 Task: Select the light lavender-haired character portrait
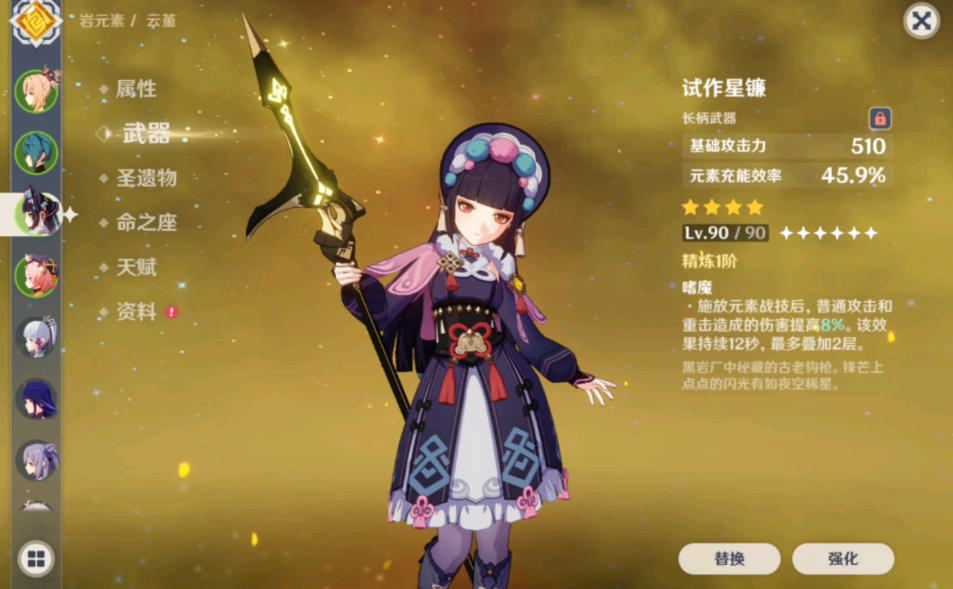click(x=35, y=460)
